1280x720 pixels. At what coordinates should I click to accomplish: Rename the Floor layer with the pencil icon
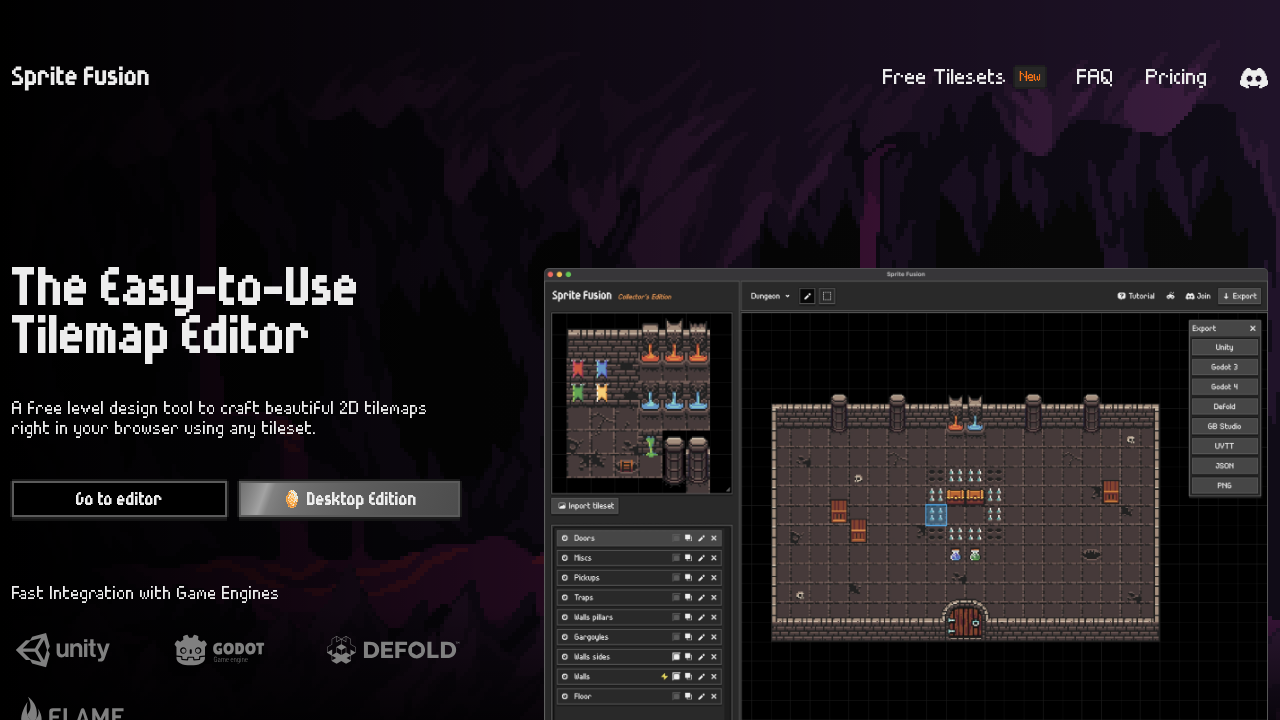click(701, 696)
